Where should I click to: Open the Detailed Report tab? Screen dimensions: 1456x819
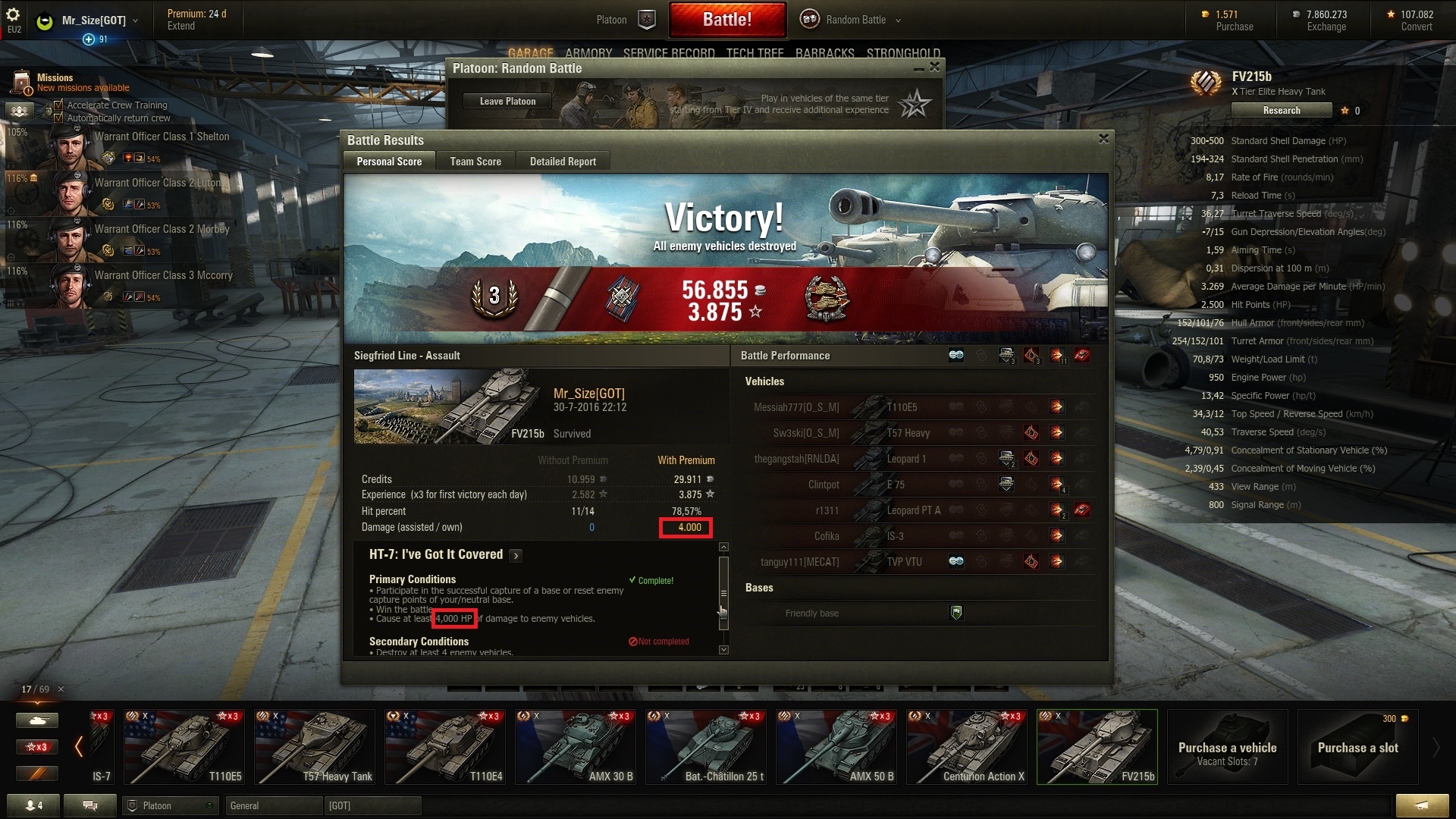pyautogui.click(x=563, y=162)
